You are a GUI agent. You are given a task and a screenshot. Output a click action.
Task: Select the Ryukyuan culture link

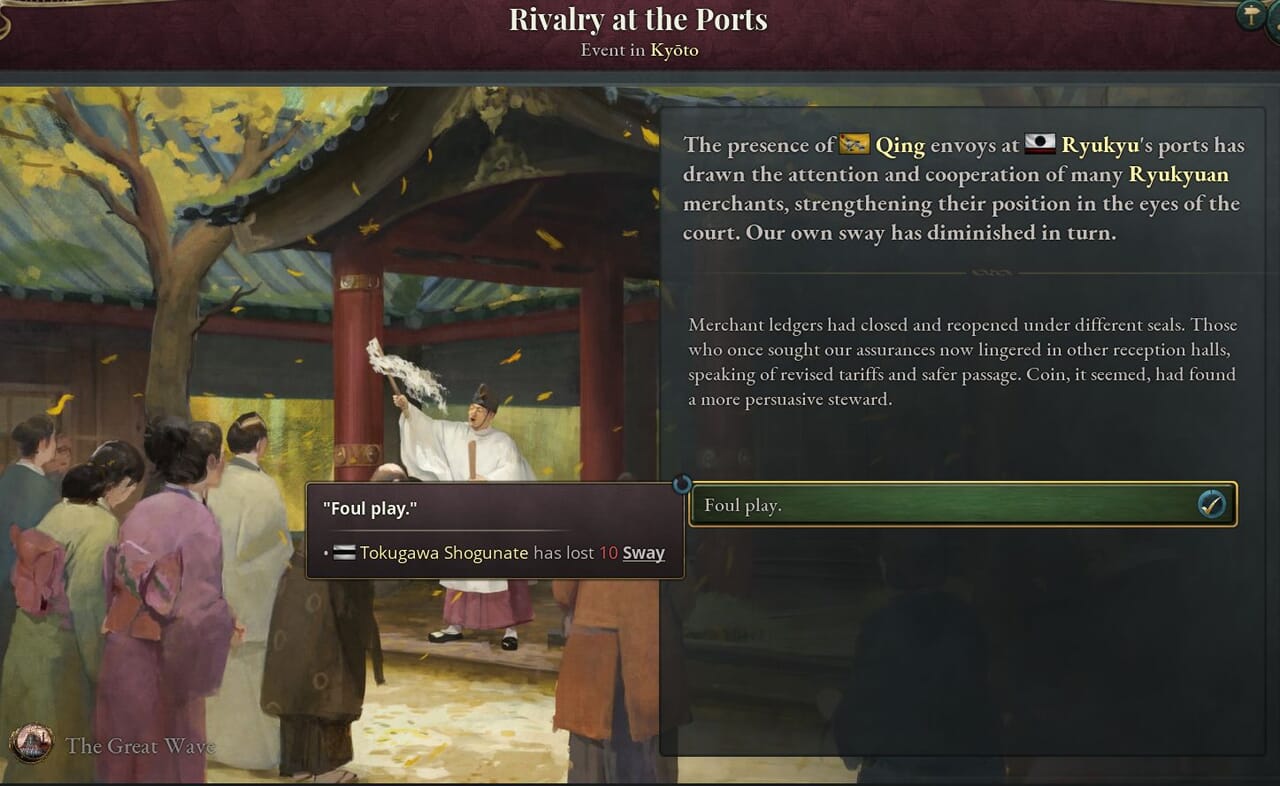1178,175
